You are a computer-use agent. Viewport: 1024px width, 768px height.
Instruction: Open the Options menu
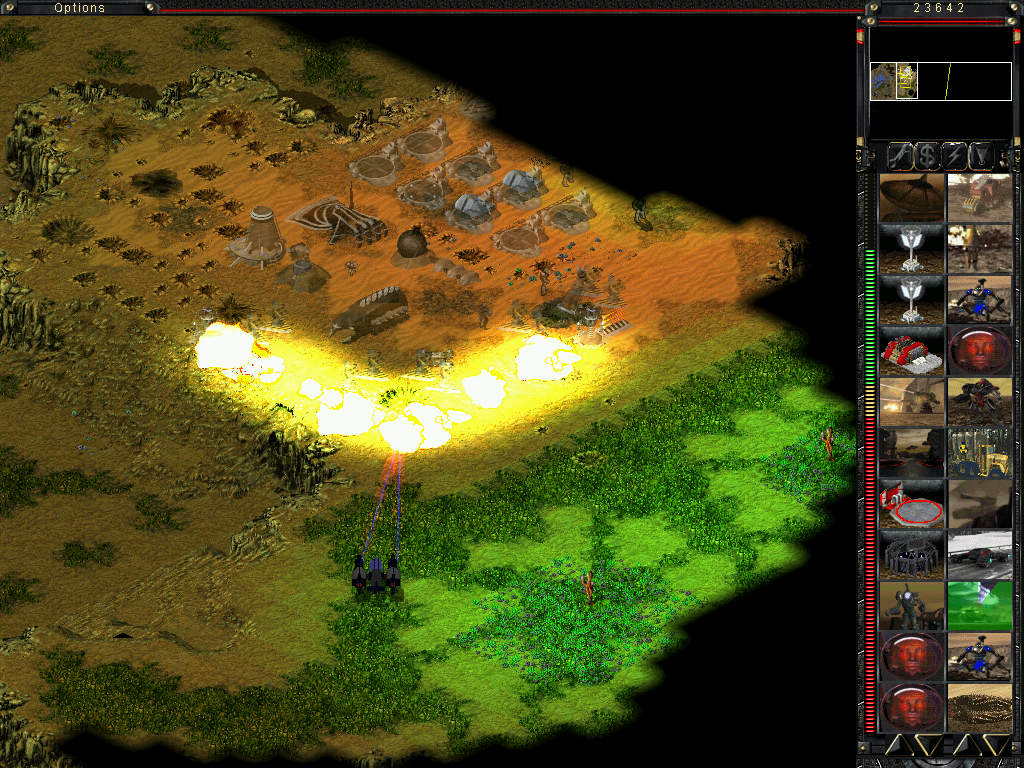[79, 8]
